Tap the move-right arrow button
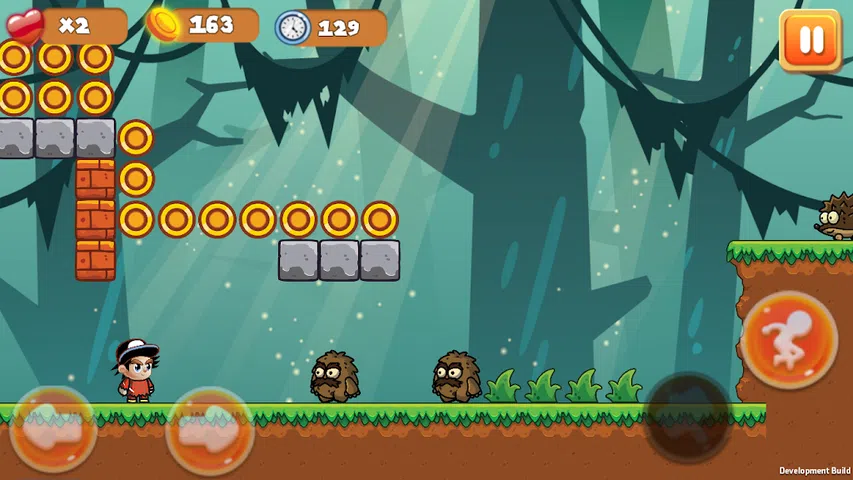This screenshot has height=480, width=853. point(210,430)
